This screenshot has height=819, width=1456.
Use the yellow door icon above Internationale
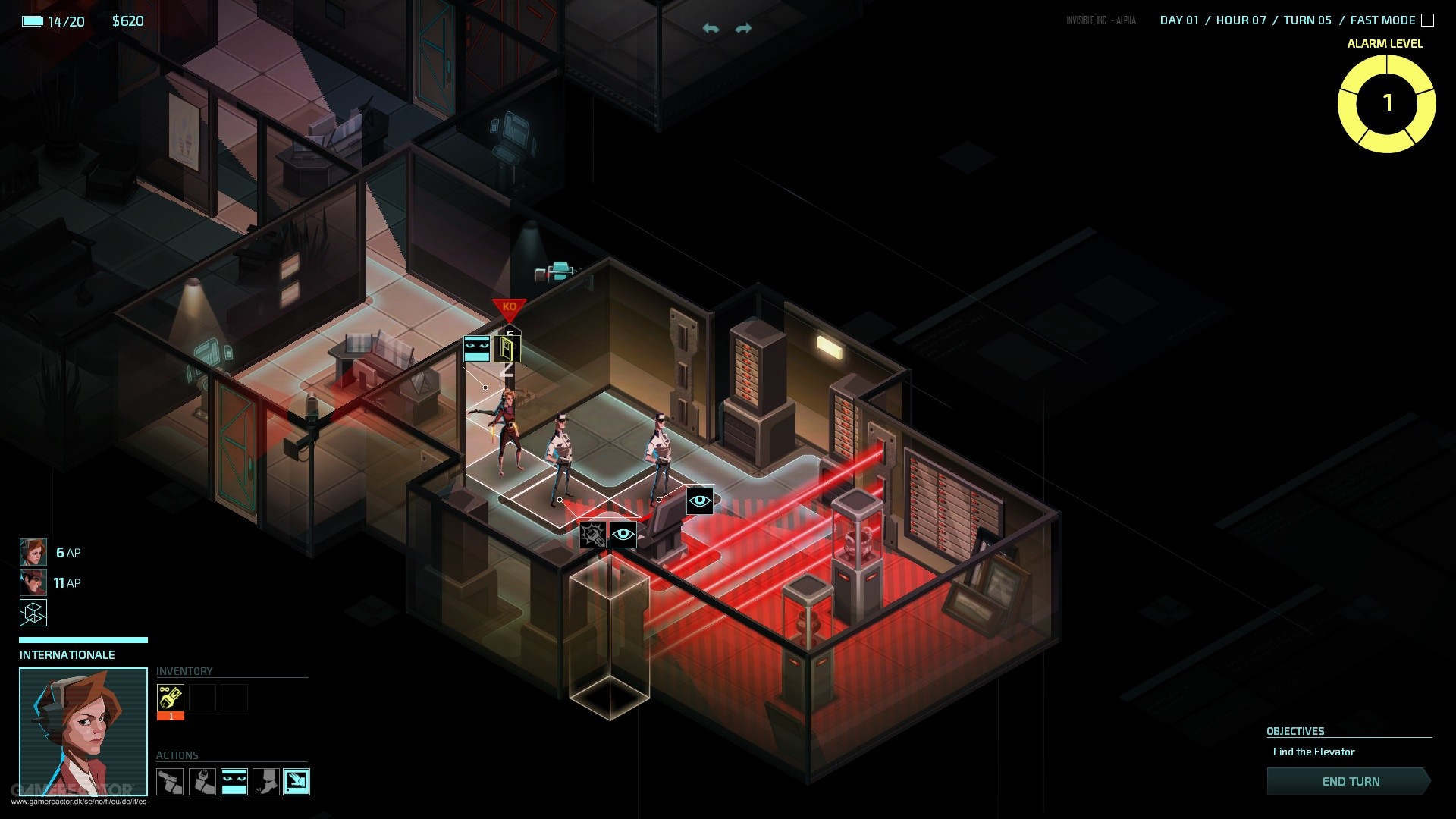[508, 349]
